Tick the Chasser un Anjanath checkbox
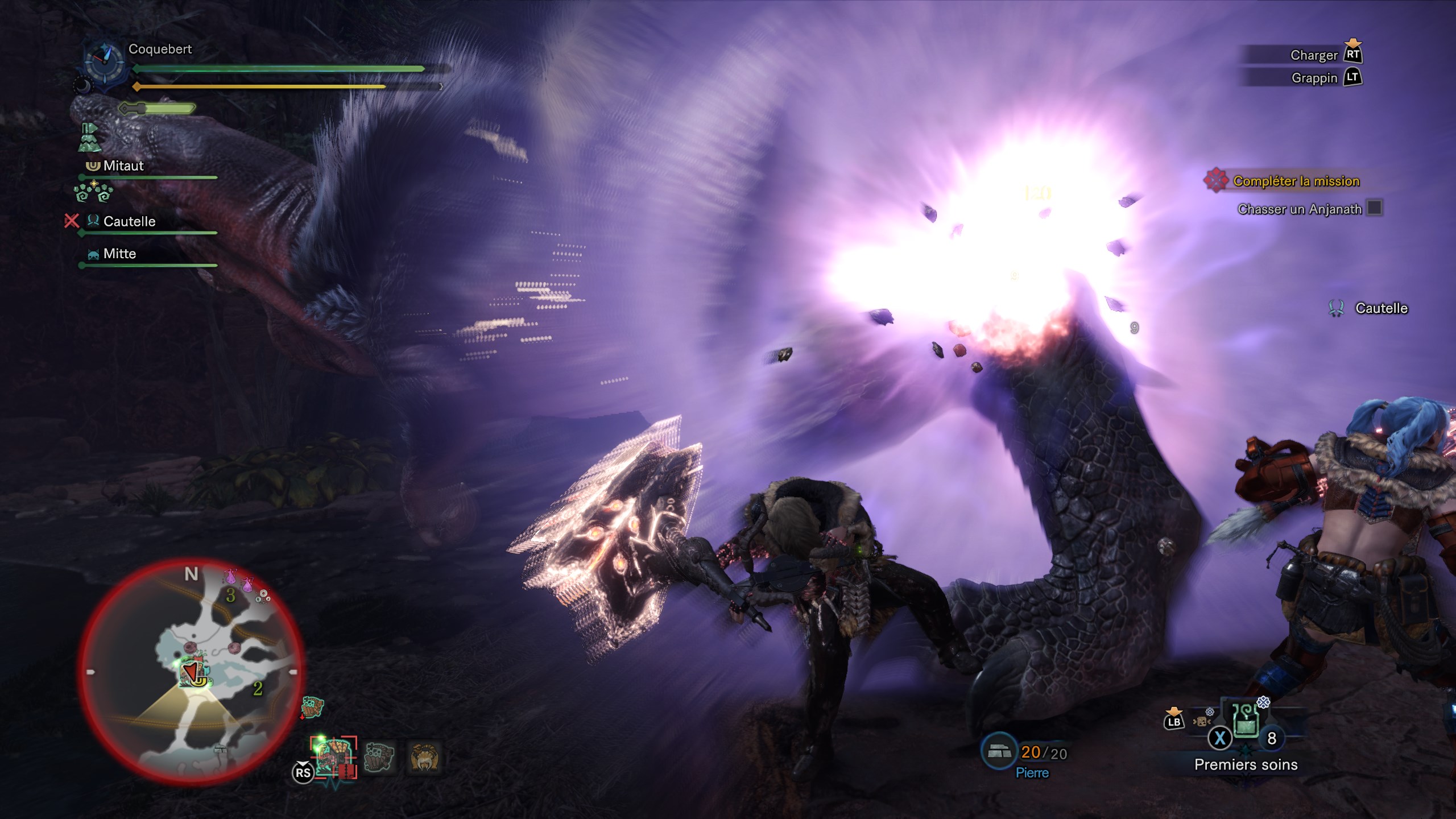1456x819 pixels. coord(1375,208)
